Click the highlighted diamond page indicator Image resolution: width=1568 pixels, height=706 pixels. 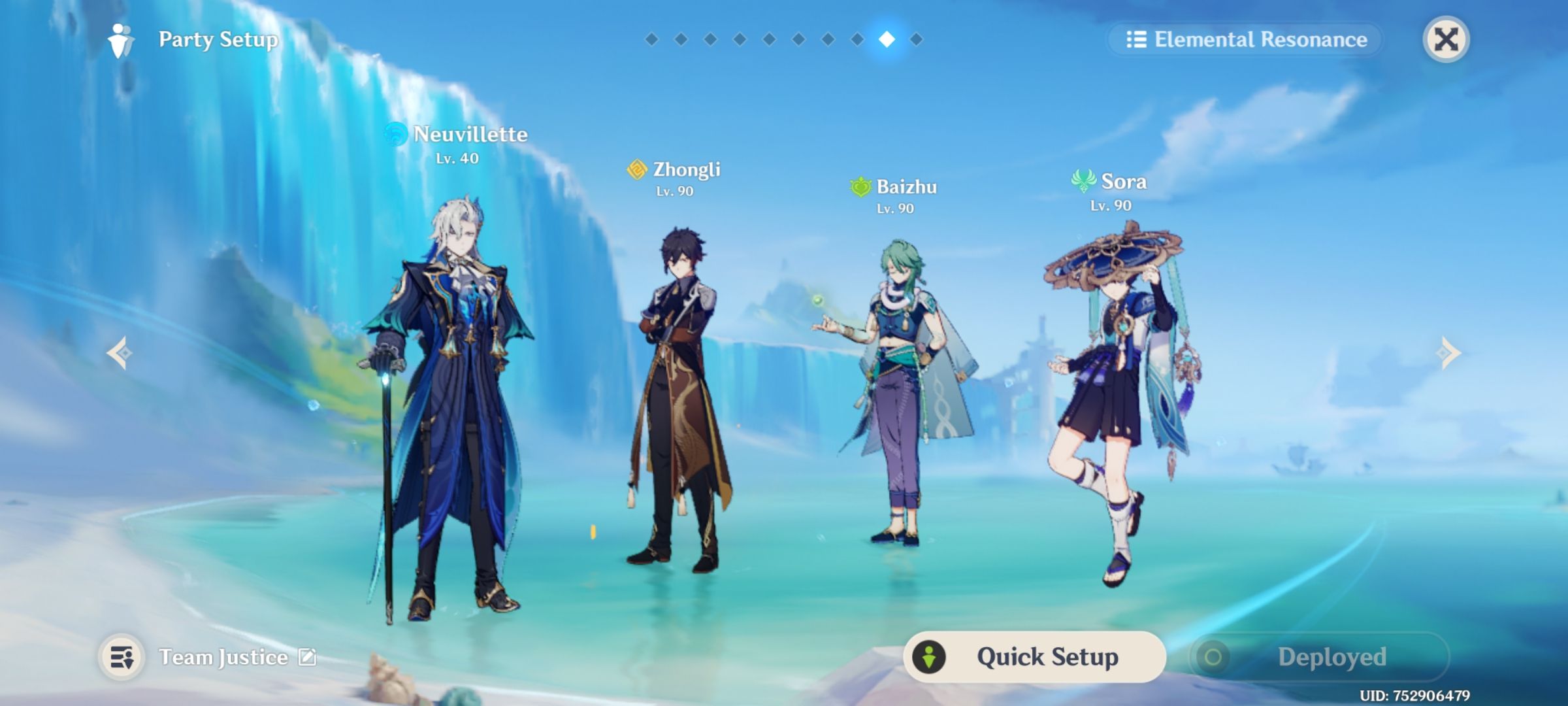coord(886,41)
